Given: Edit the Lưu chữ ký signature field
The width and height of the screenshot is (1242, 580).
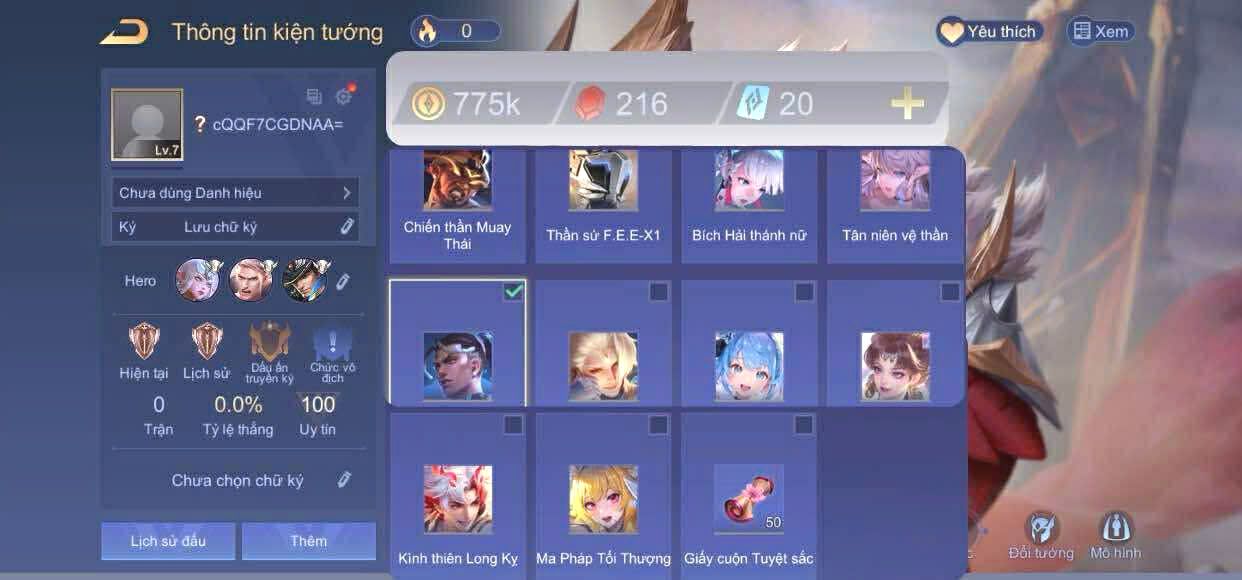Looking at the screenshot, I should (347, 227).
